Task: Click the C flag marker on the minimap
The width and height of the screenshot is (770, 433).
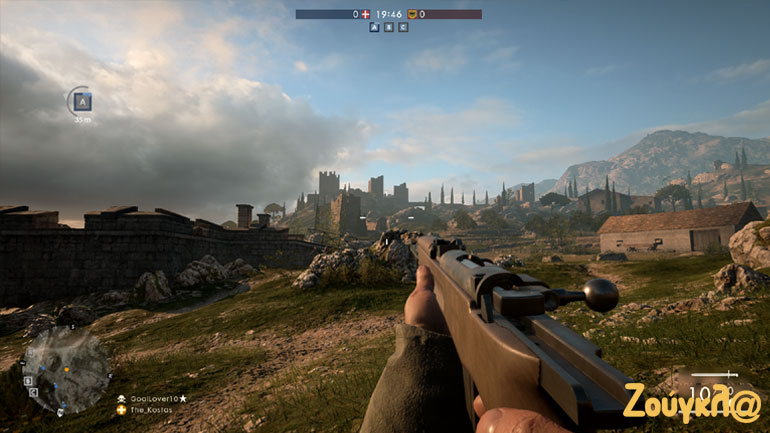Action: (x=32, y=392)
